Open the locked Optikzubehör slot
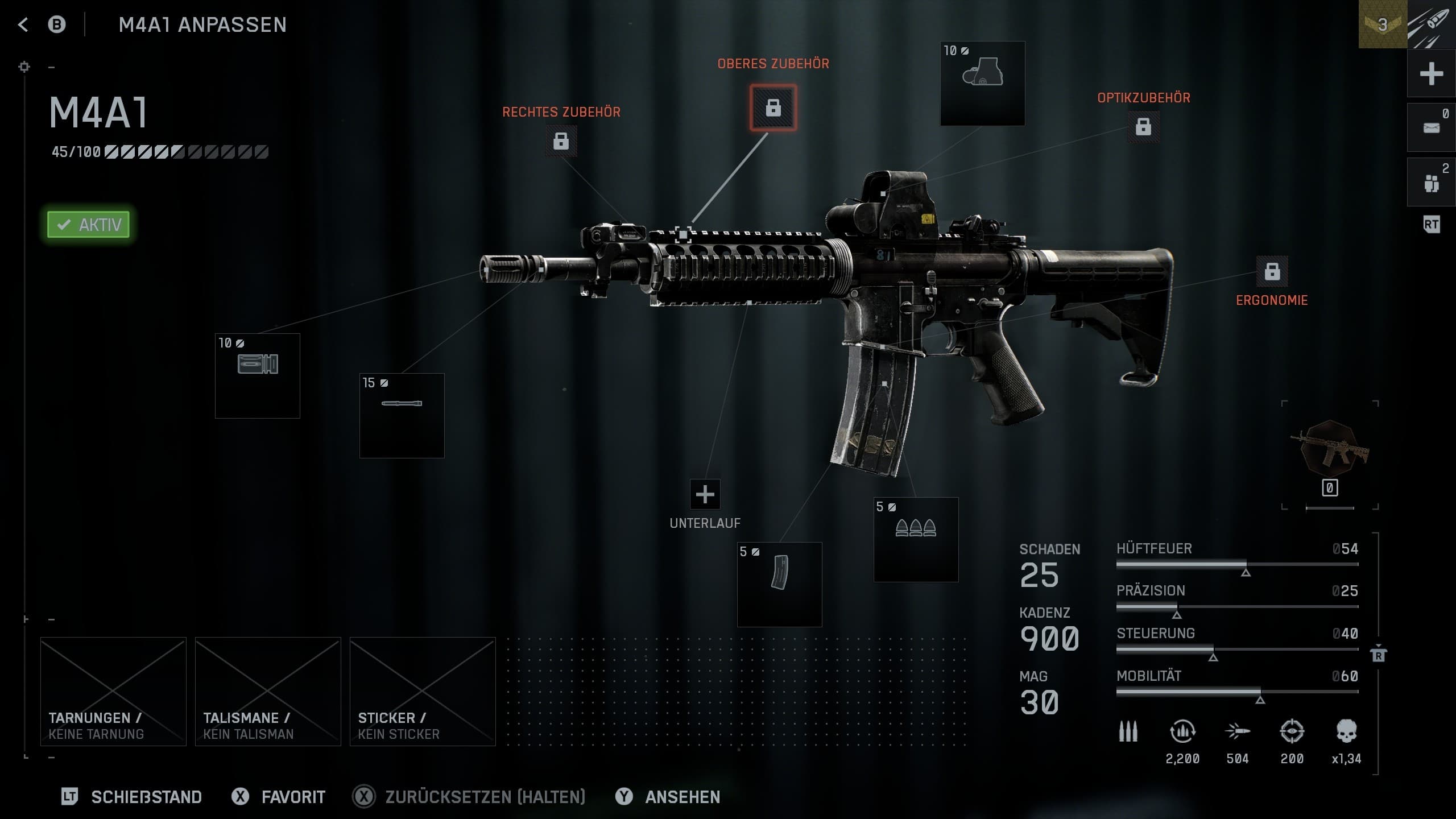1456x819 pixels. (x=1143, y=126)
